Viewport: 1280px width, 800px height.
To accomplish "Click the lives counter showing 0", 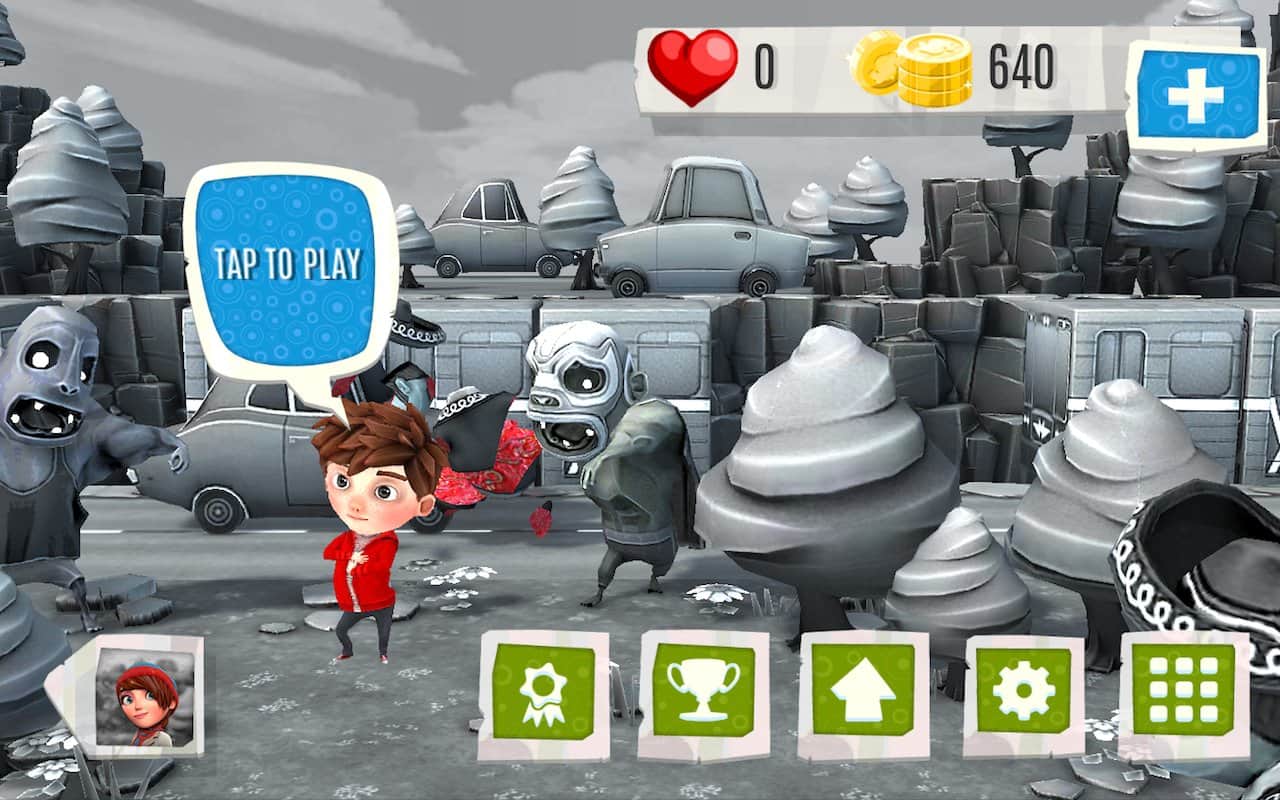I will pyautogui.click(x=764, y=64).
